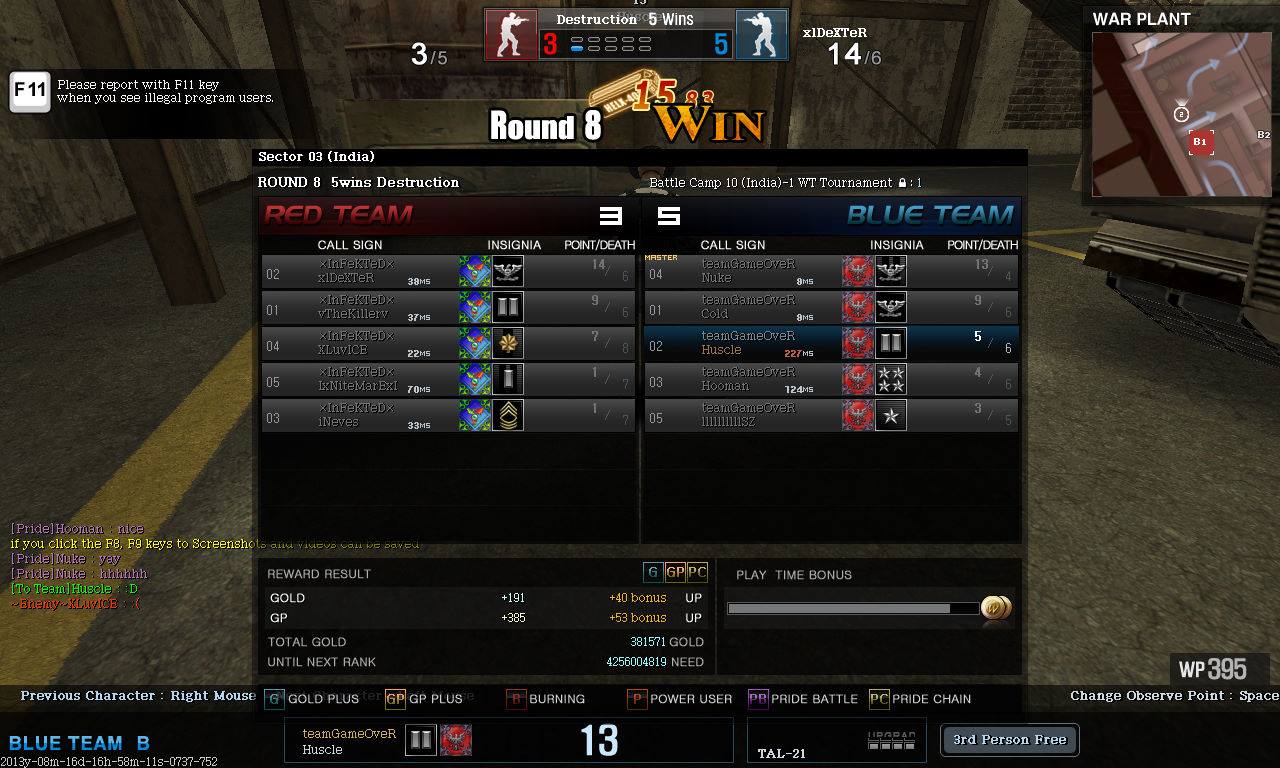The width and height of the screenshot is (1280, 768).
Task: Click the gold coin beside the Play Time Bonus bar
Action: pyautogui.click(x=996, y=608)
